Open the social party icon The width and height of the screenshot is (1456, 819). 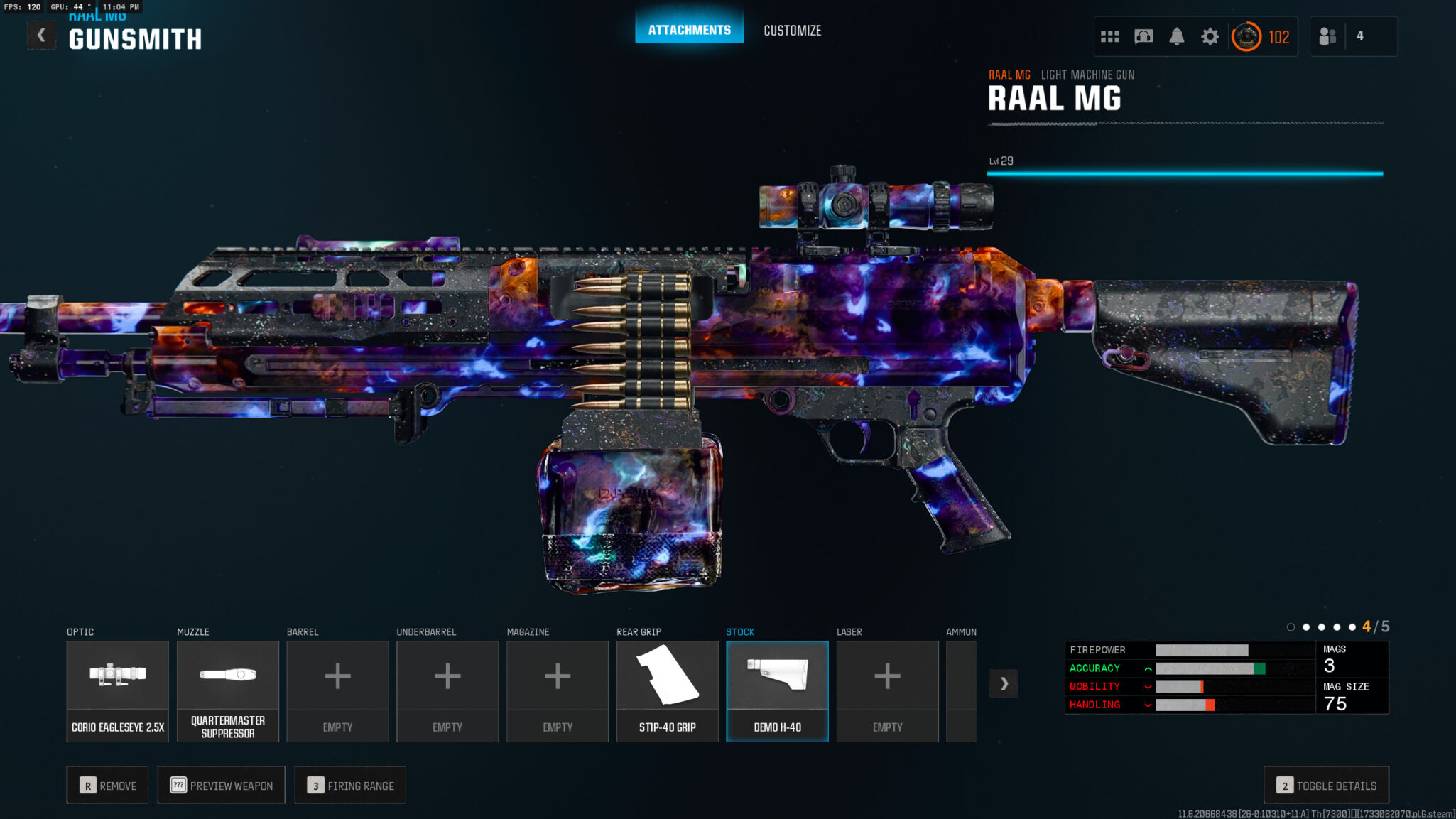1327,36
